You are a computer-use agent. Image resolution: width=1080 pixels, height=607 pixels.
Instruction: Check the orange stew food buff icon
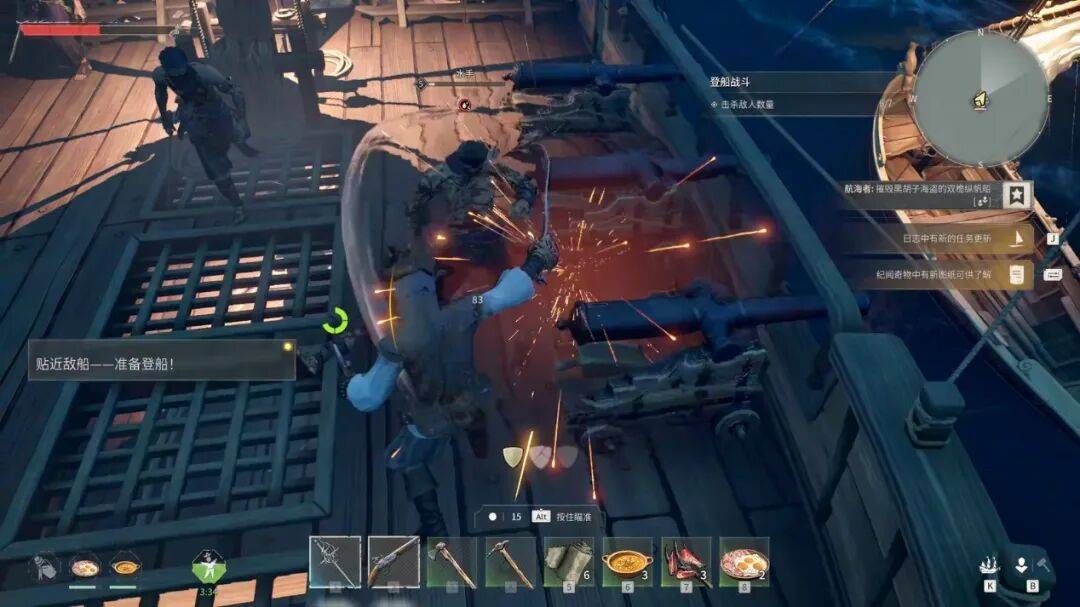click(x=125, y=567)
